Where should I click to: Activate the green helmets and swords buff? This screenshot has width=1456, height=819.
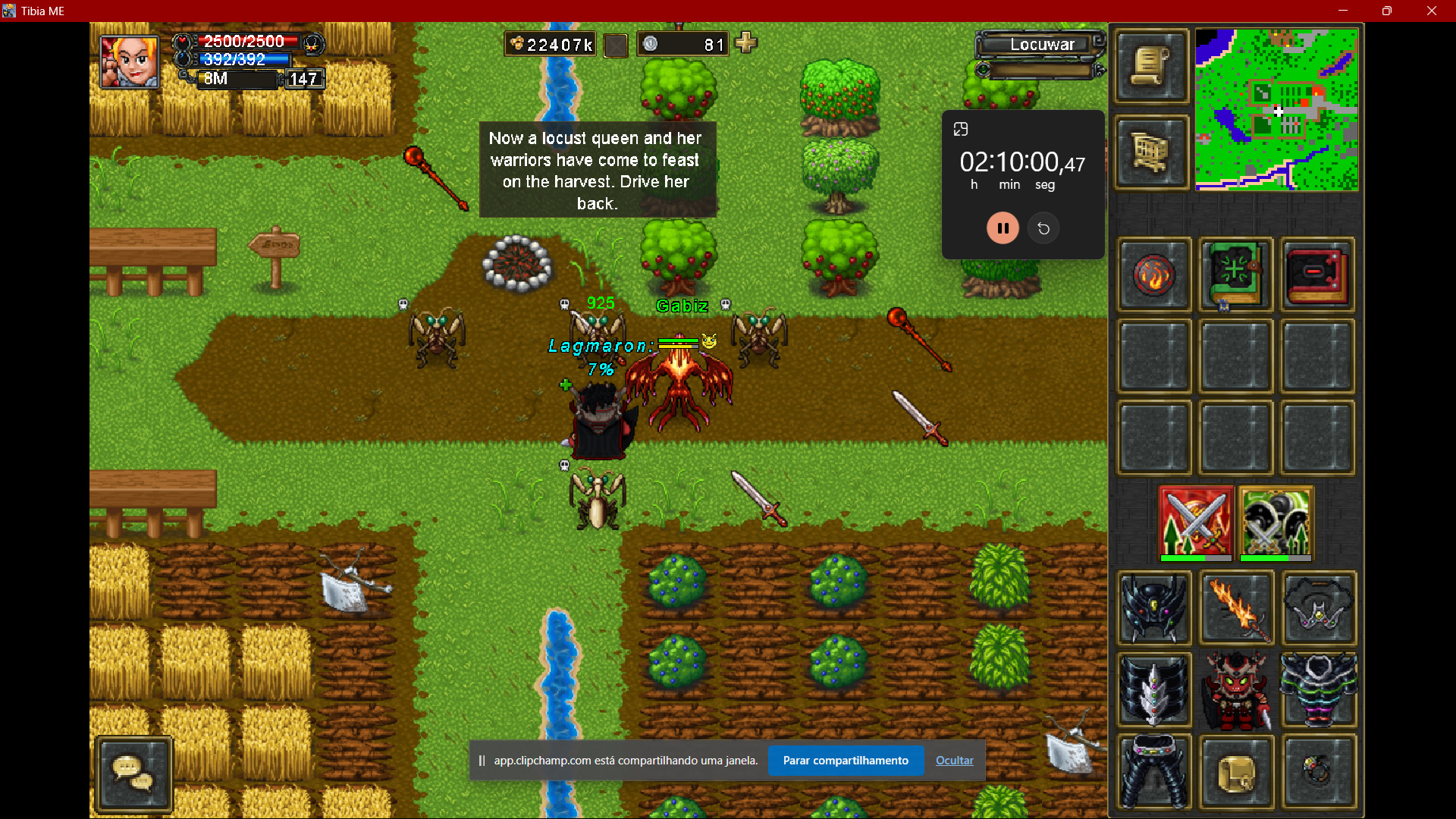click(1276, 523)
